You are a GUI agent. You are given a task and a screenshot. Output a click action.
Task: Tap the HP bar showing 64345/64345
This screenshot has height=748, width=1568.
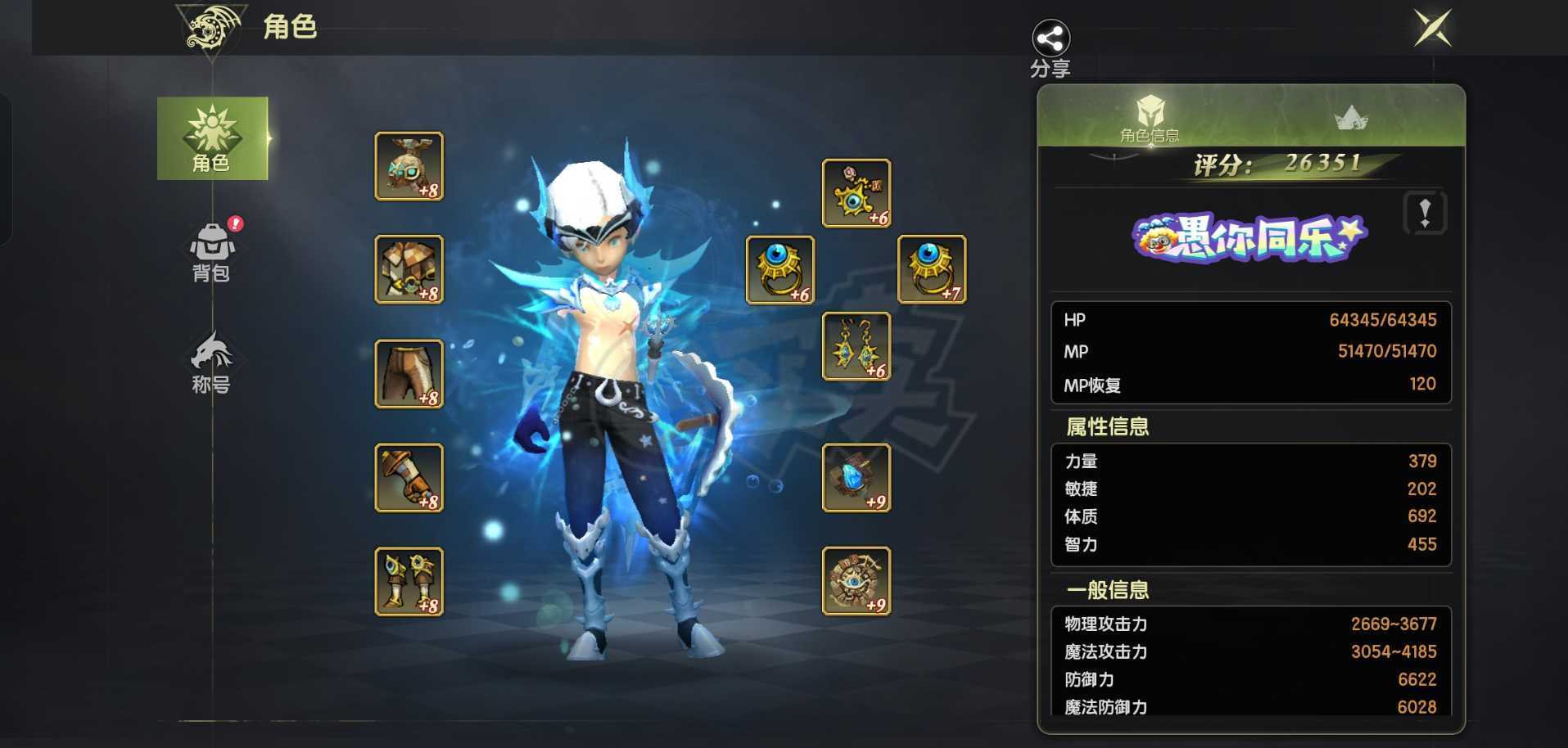click(x=1249, y=320)
